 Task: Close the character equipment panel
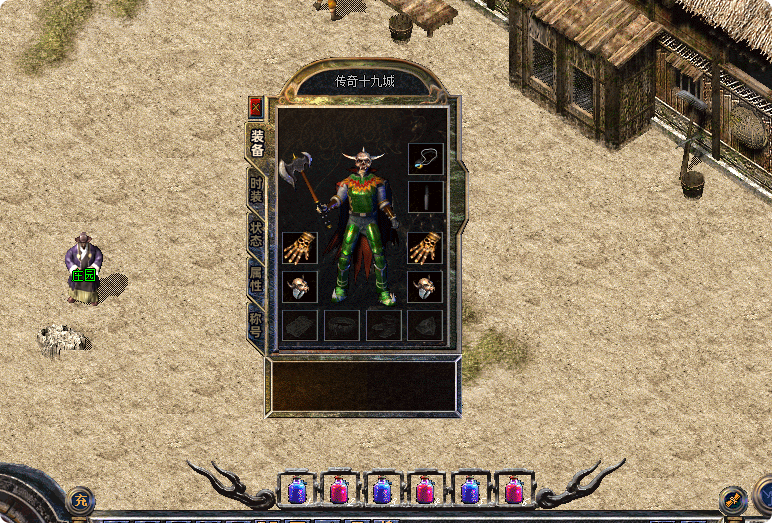click(256, 107)
